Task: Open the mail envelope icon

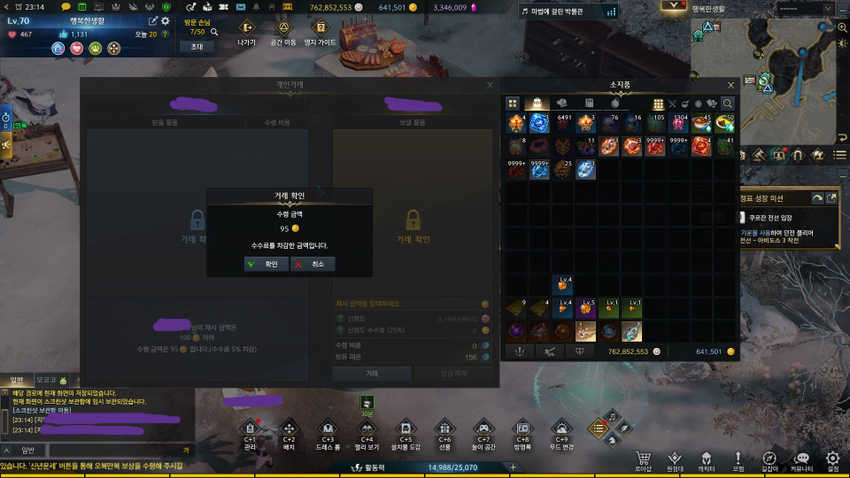Action: click(238, 7)
